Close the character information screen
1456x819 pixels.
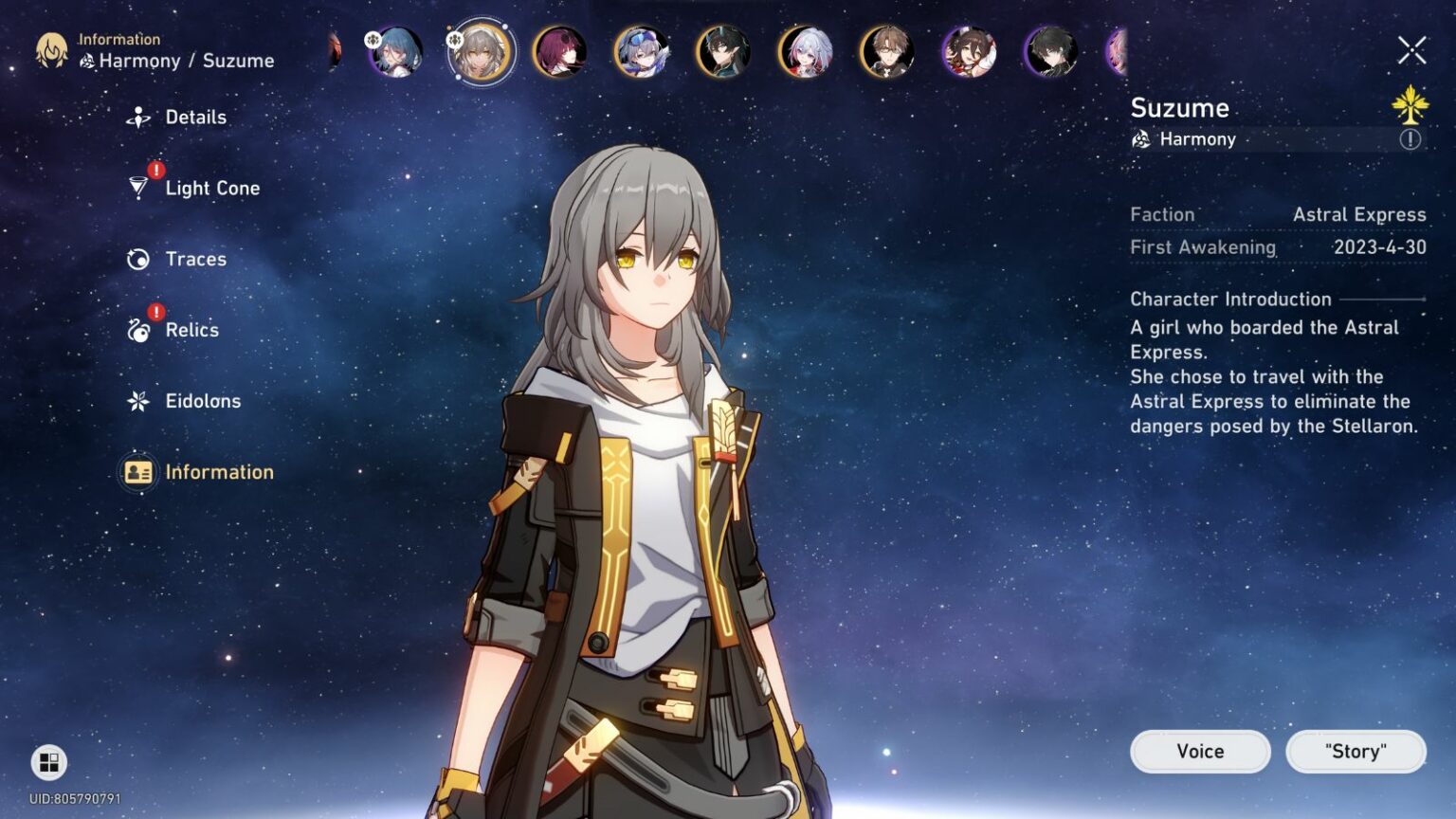click(x=1411, y=52)
